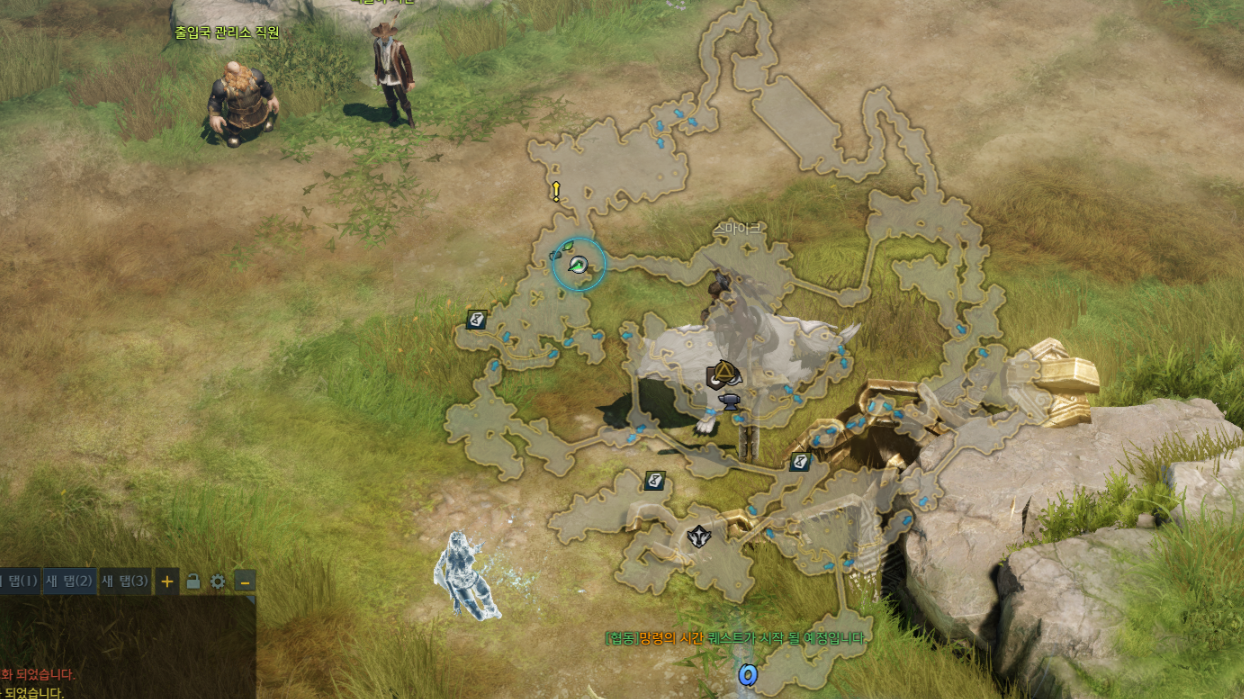Click the player position arrow on the map
This screenshot has width=1244, height=699.
[578, 264]
